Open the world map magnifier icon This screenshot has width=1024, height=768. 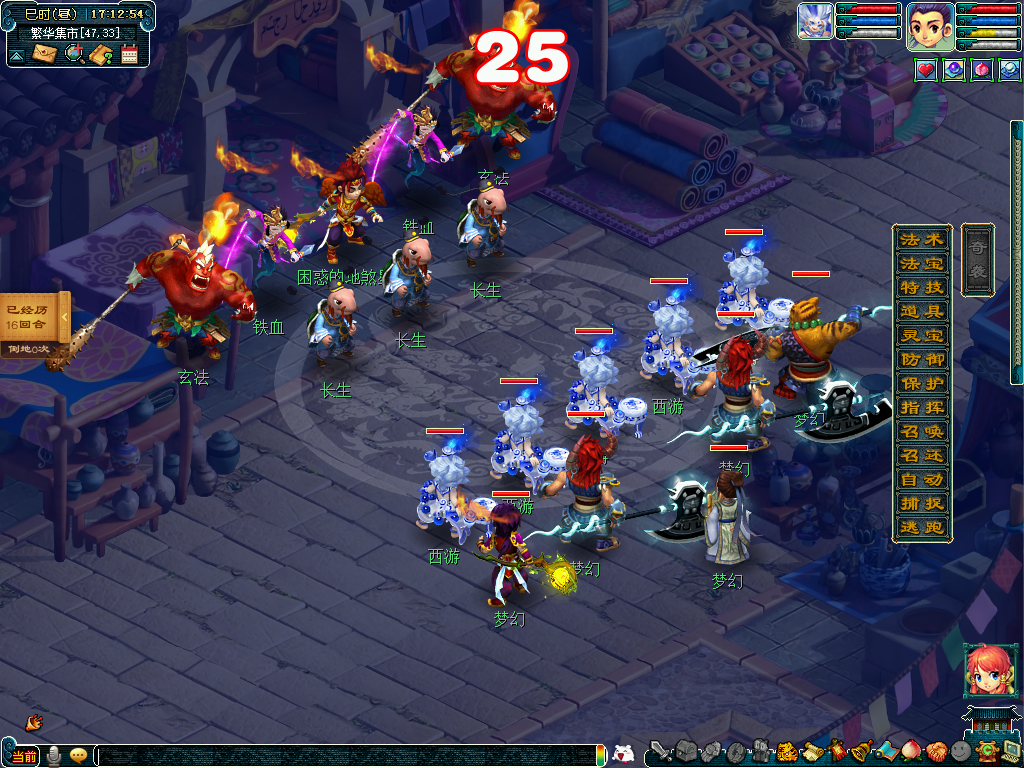coord(74,54)
